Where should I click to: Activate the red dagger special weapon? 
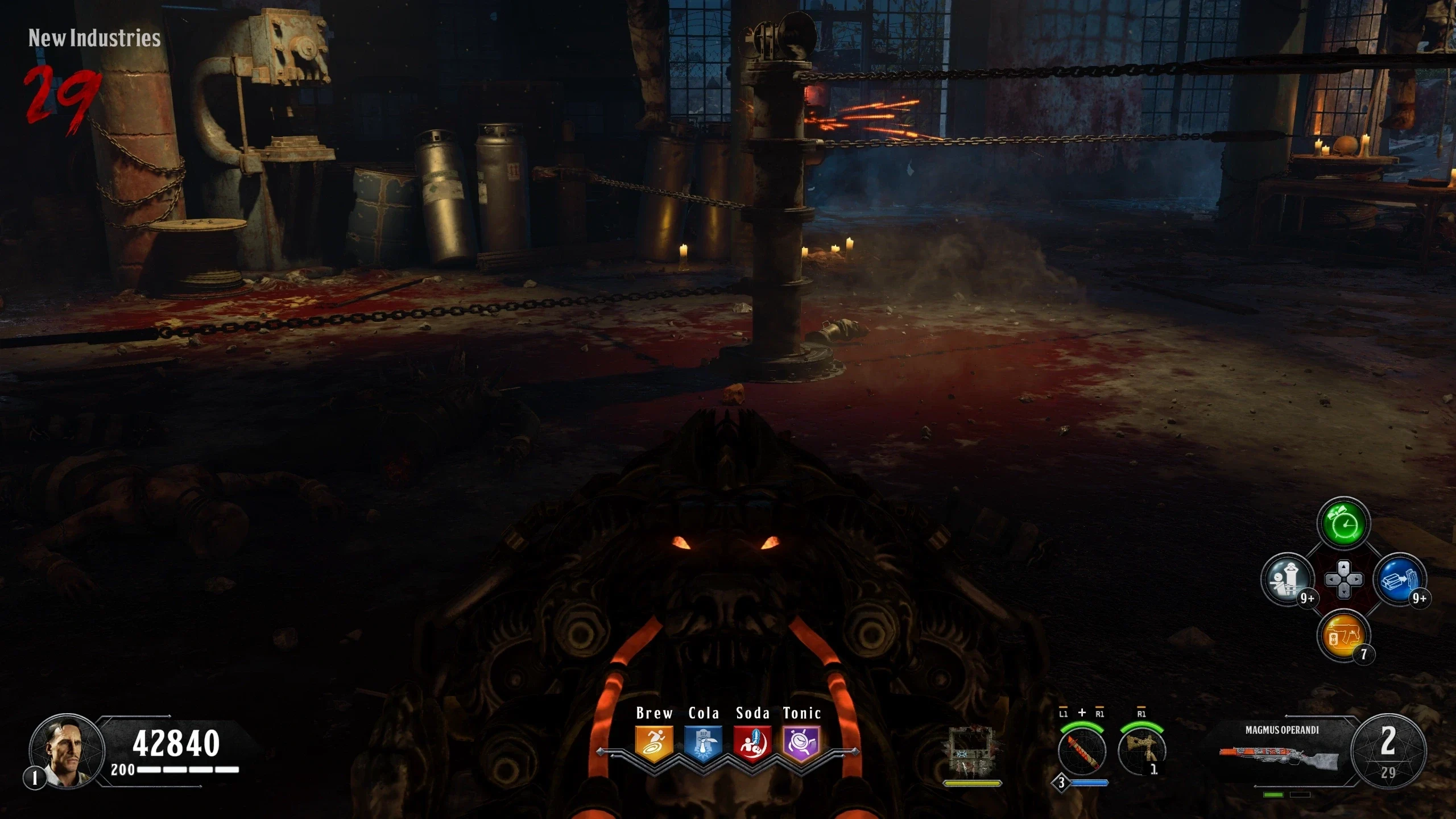coord(1082,751)
